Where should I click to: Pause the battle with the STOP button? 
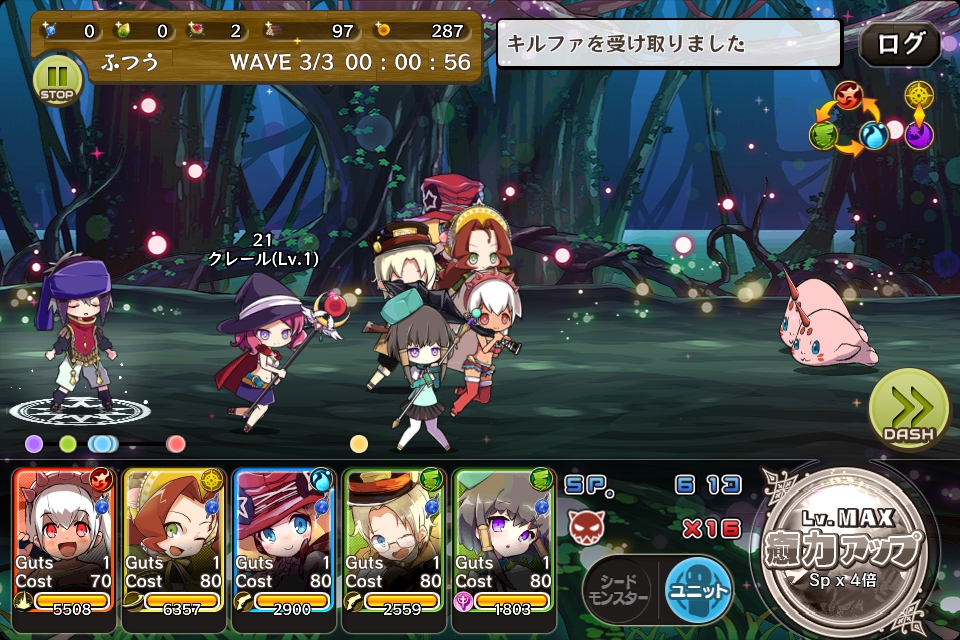pos(57,80)
